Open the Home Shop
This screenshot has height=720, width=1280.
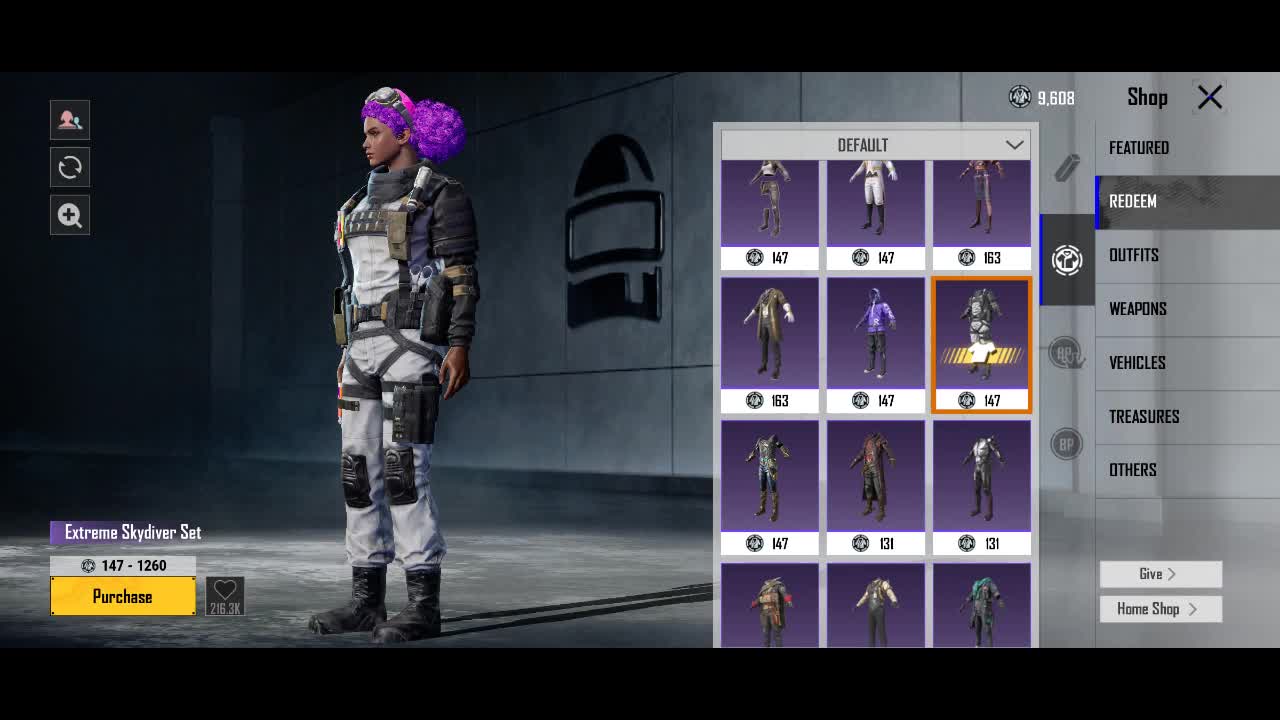click(1160, 609)
